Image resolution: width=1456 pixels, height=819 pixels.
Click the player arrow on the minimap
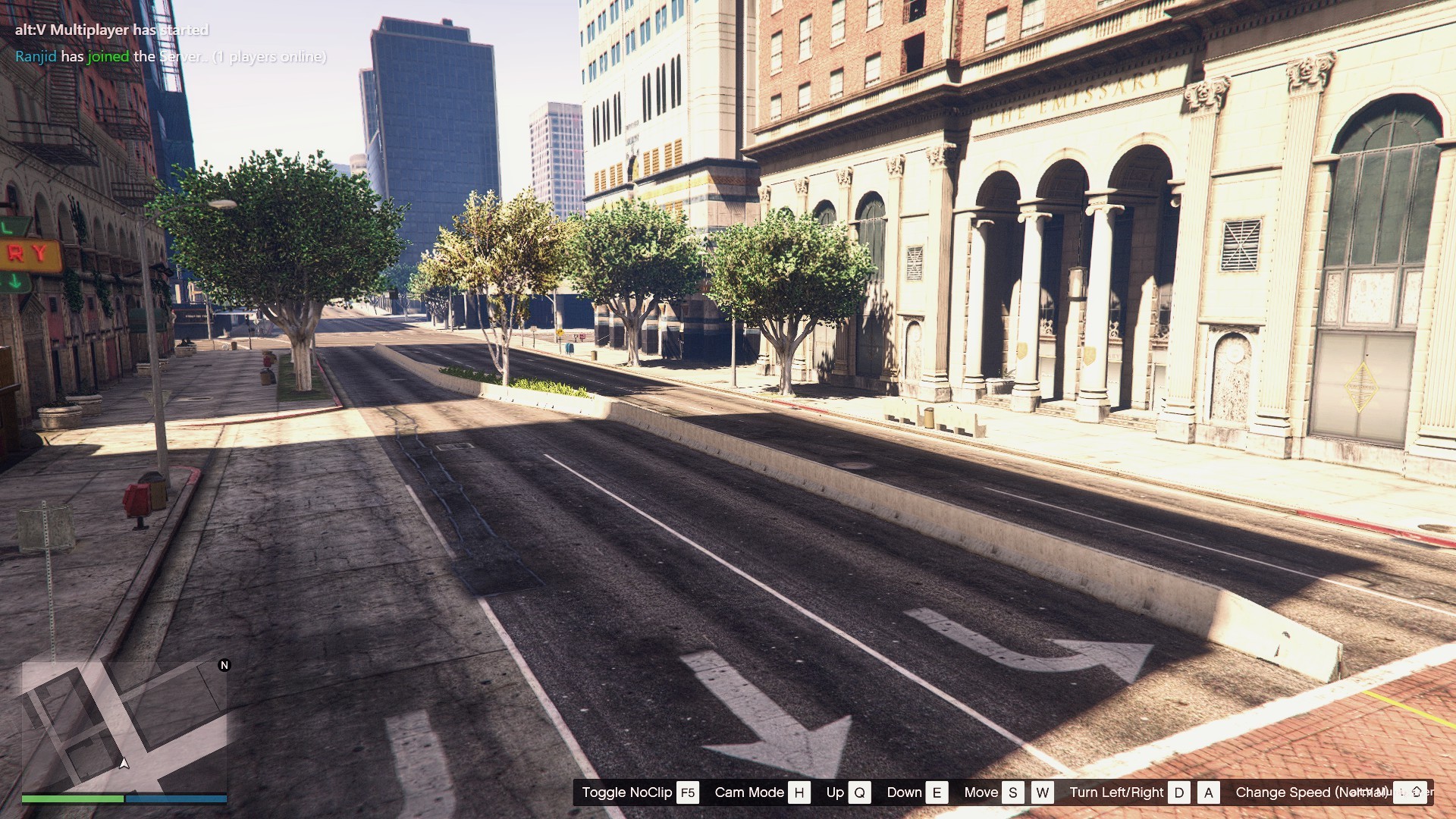click(x=124, y=763)
